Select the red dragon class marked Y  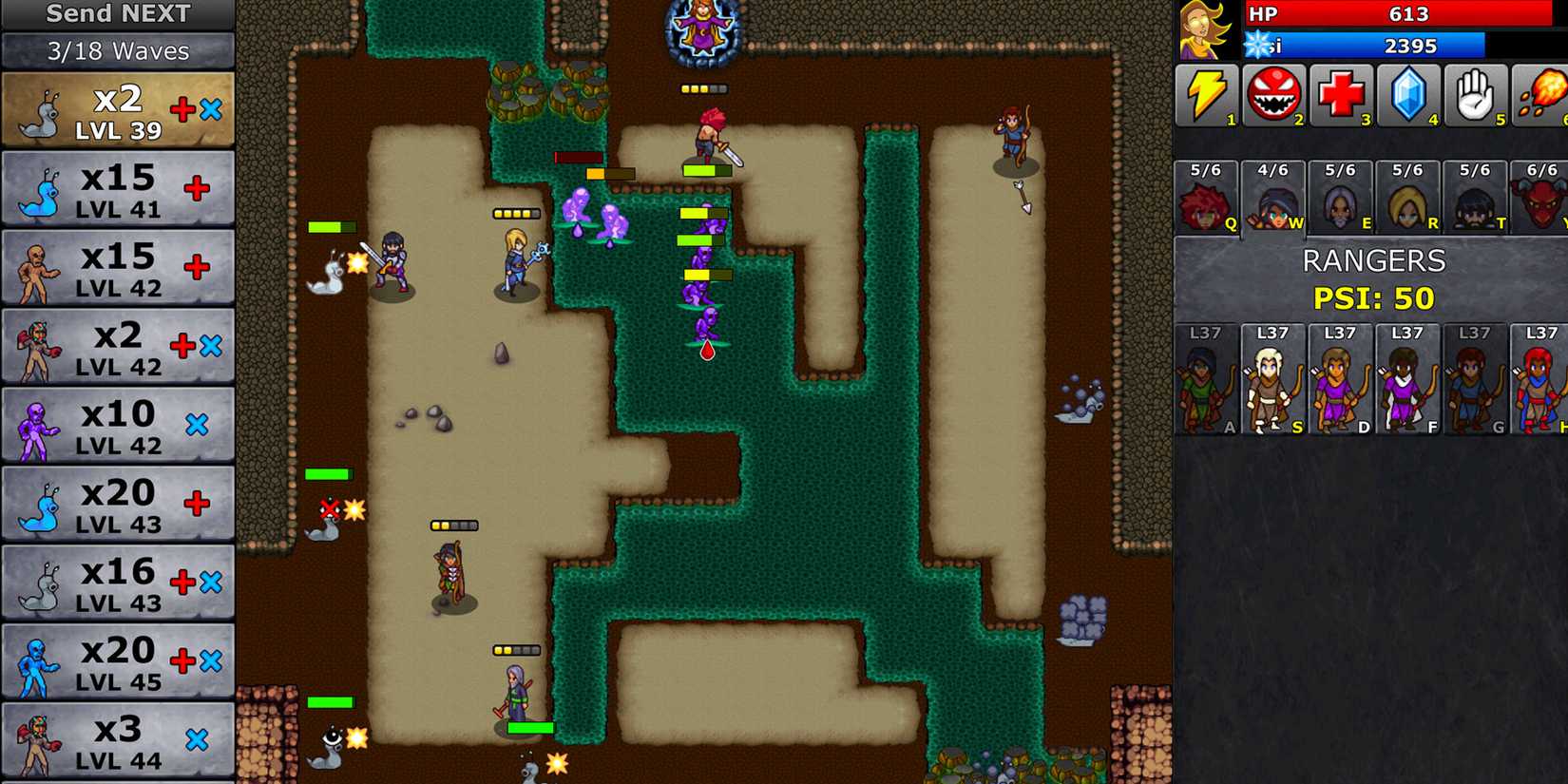(x=1542, y=198)
